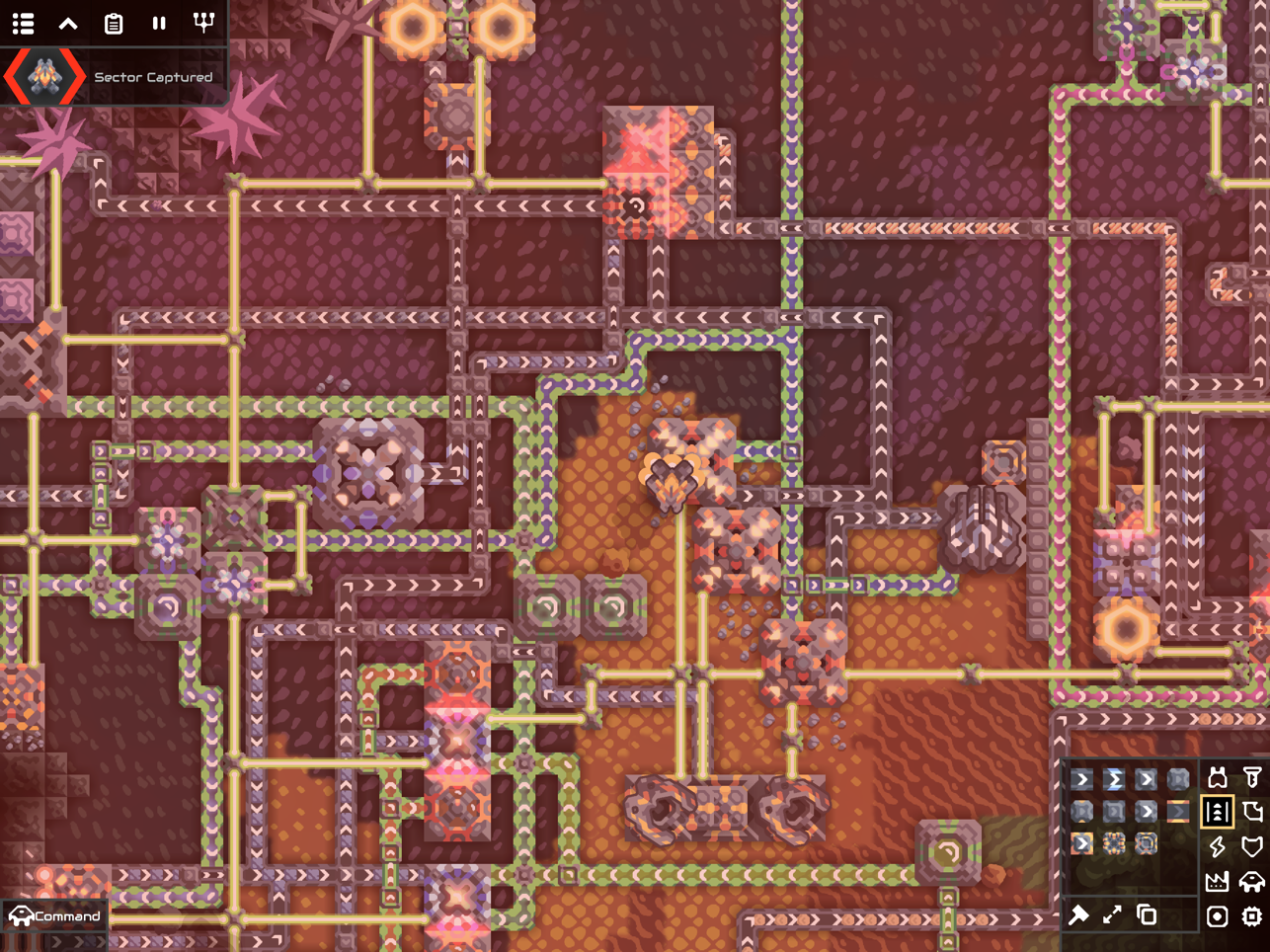Click the copy schematic tool

point(1147,915)
